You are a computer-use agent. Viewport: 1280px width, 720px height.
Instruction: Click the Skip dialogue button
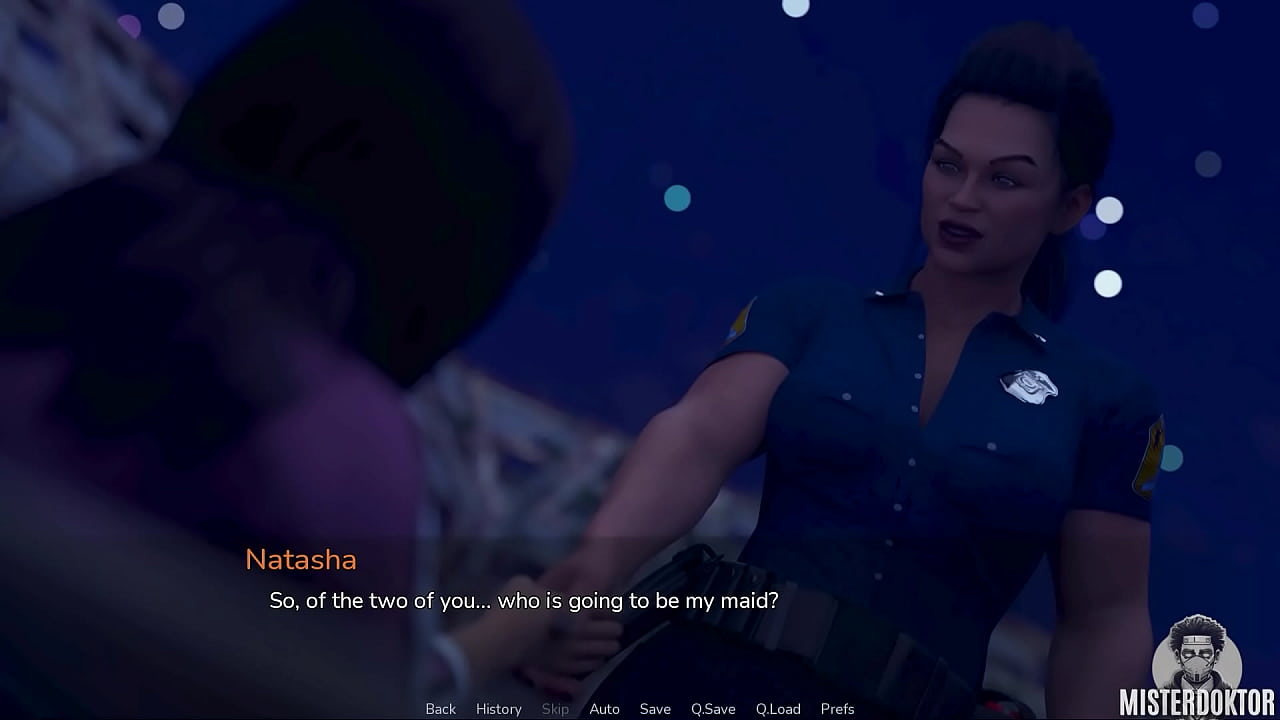555,709
